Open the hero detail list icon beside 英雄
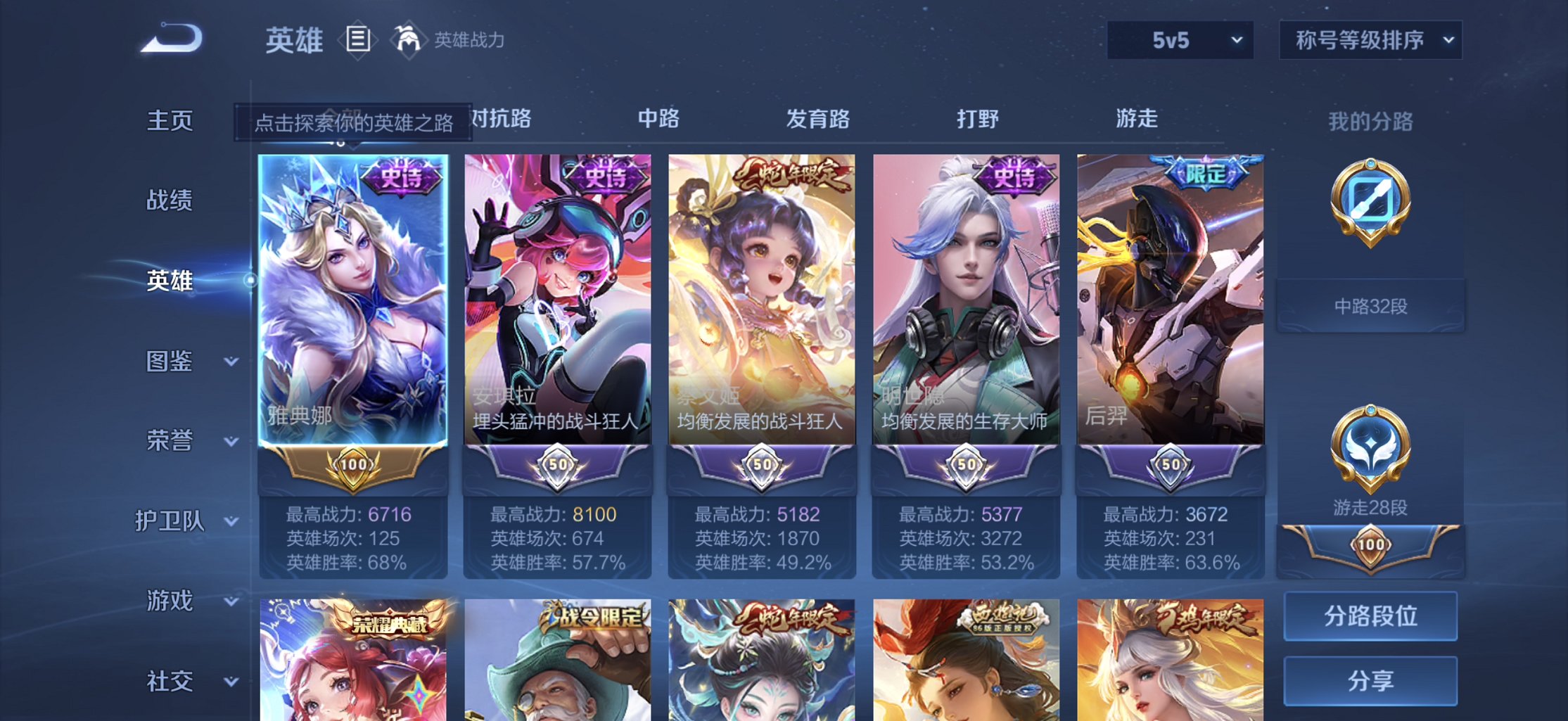The width and height of the screenshot is (1568, 721). (357, 39)
